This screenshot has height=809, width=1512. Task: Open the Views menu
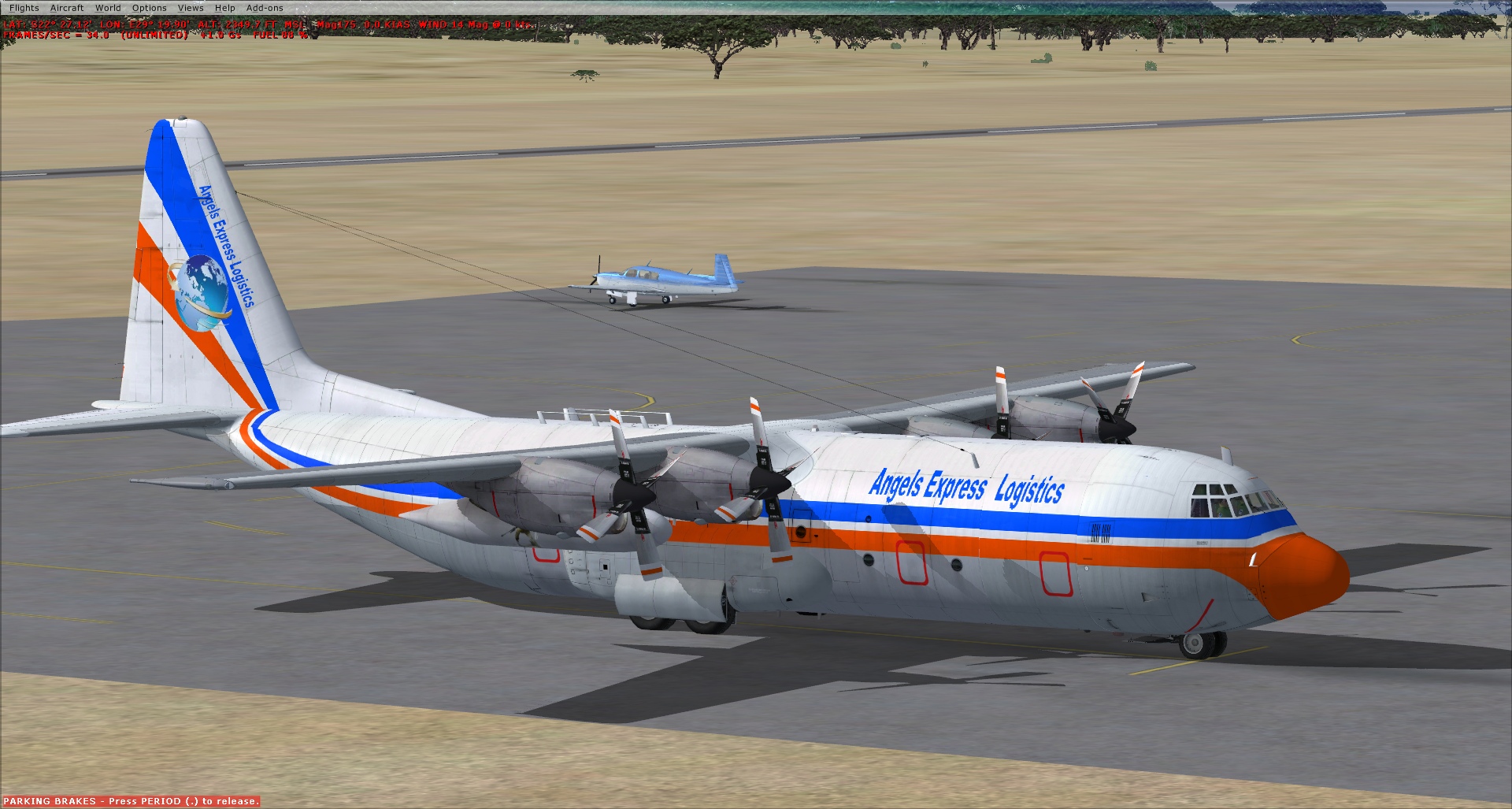tap(191, 7)
